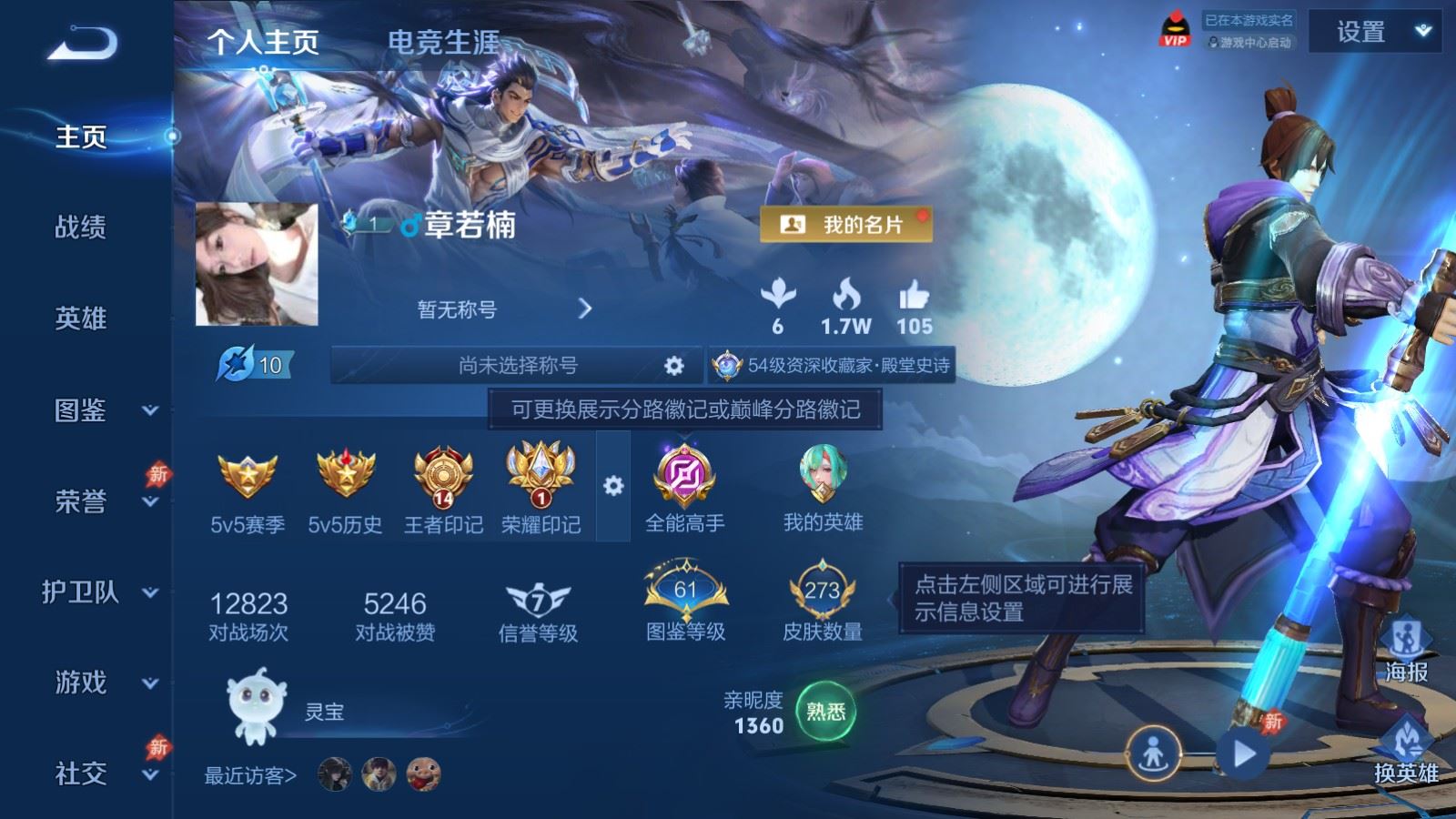The height and width of the screenshot is (819, 1456).
Task: Click the 熟悉 intimacy progress ring
Action: pos(824,713)
